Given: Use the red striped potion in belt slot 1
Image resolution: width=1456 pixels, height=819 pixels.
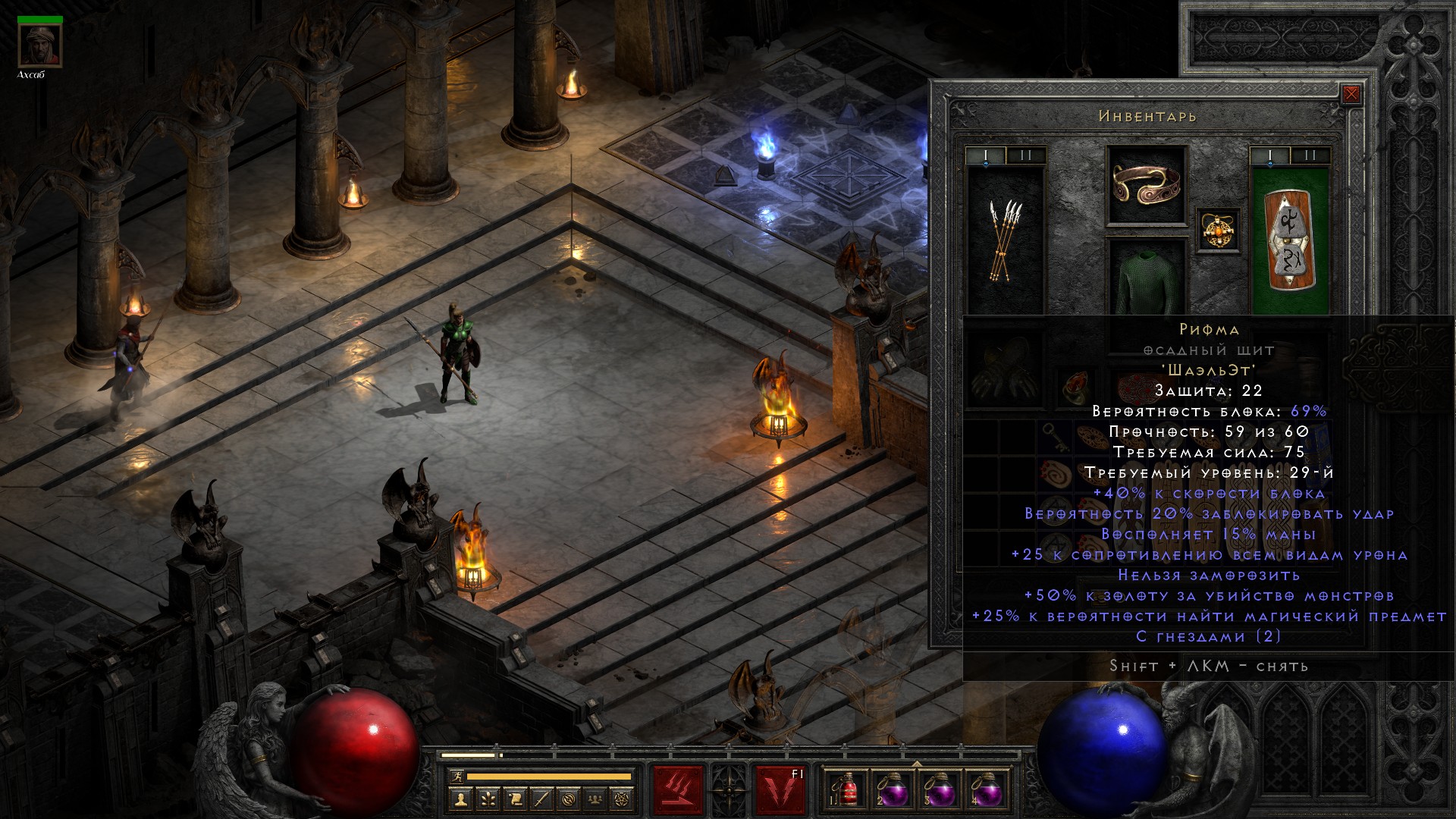Looking at the screenshot, I should (846, 791).
